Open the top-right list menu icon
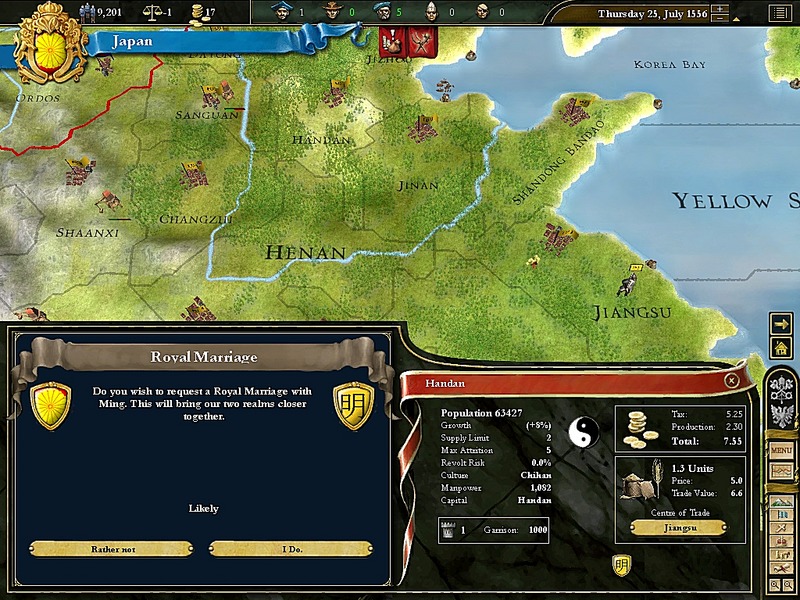This screenshot has width=800, height=600. coord(778,13)
